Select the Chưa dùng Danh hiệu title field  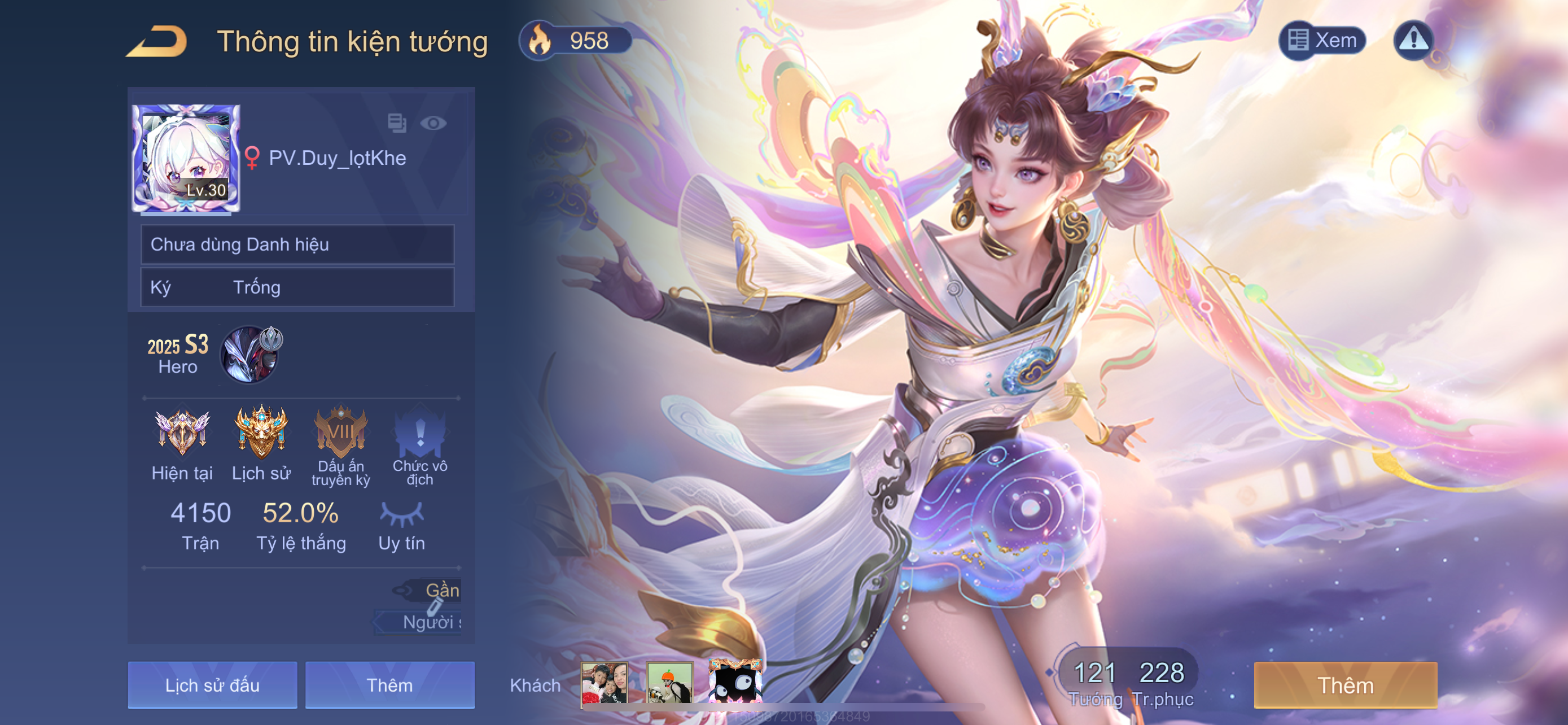pyautogui.click(x=297, y=244)
